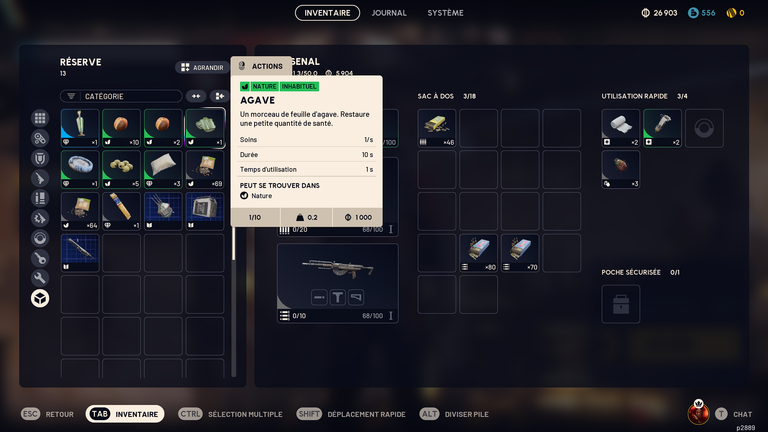Select the machine gun weapon slot
The height and width of the screenshot is (432, 768).
tap(337, 283)
